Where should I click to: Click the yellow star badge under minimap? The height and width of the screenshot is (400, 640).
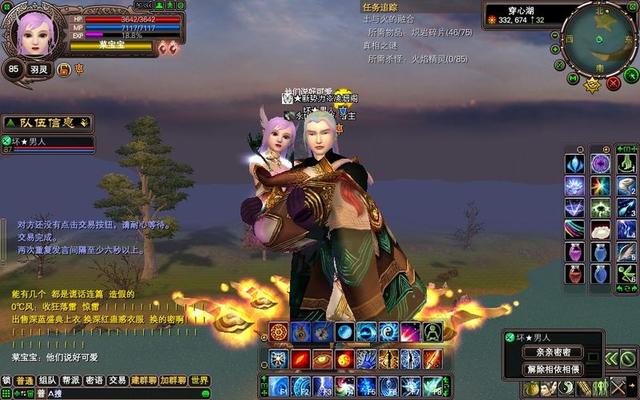(x=592, y=85)
